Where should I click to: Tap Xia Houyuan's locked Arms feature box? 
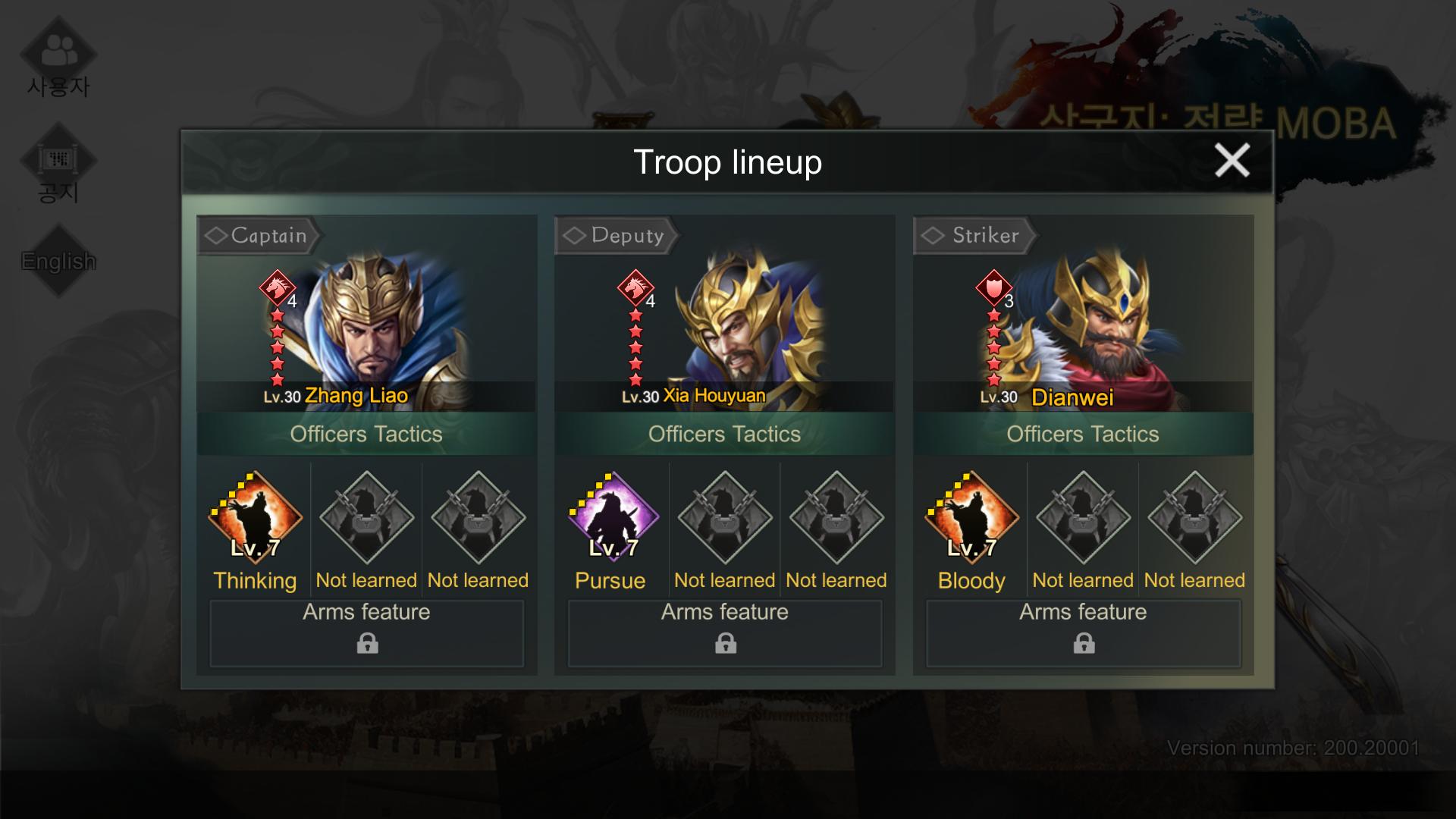click(x=725, y=633)
